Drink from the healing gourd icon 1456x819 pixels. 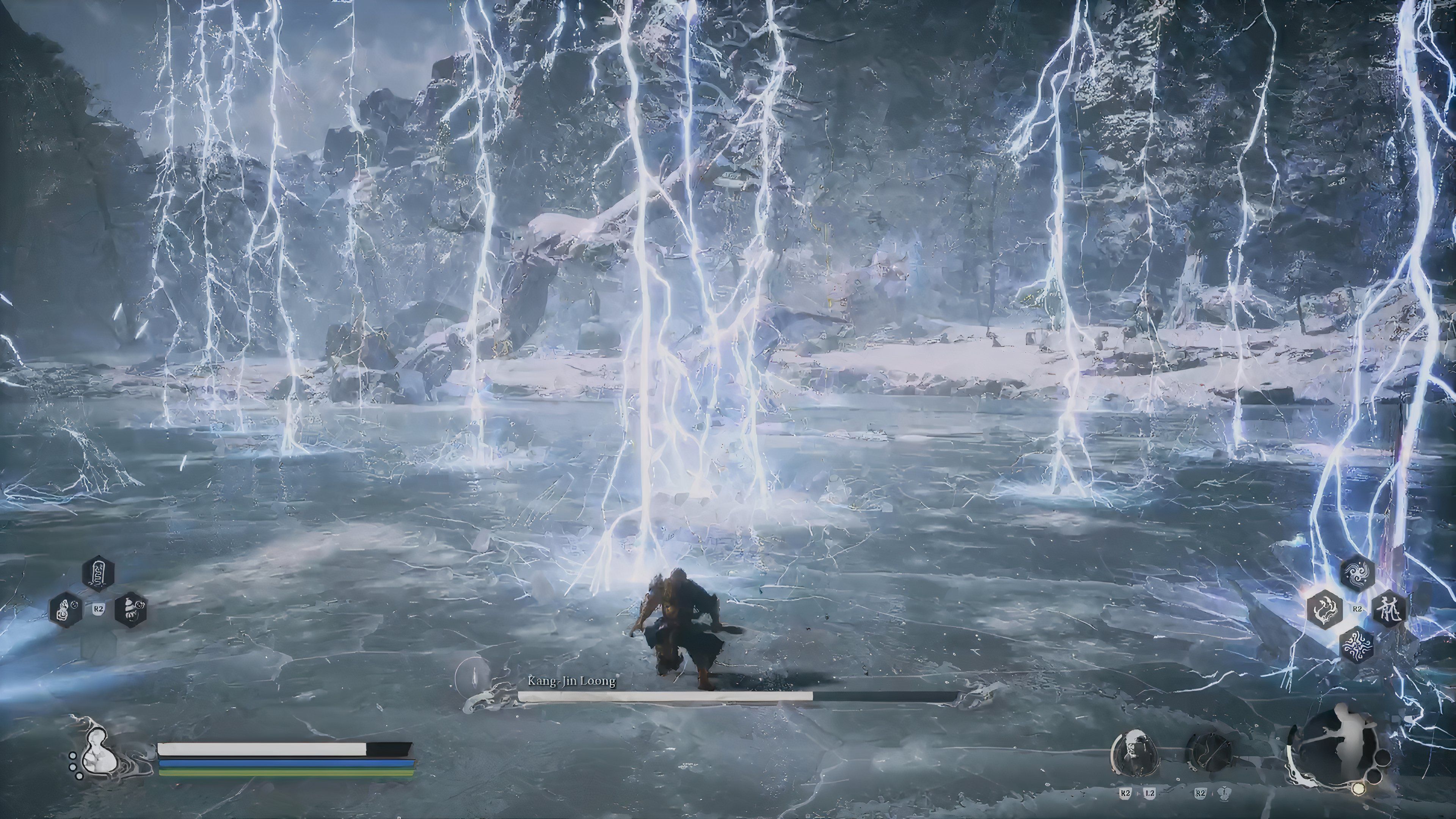click(97, 751)
